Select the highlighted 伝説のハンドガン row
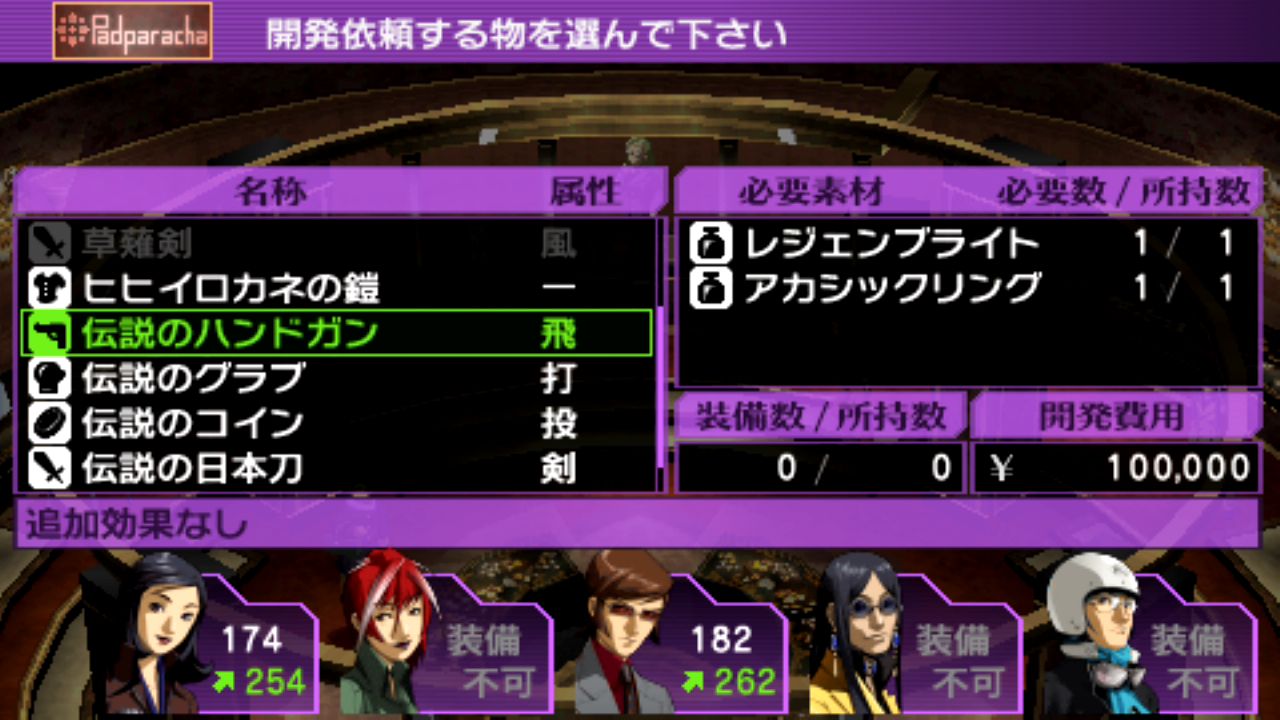1280x720 pixels. tap(336, 333)
